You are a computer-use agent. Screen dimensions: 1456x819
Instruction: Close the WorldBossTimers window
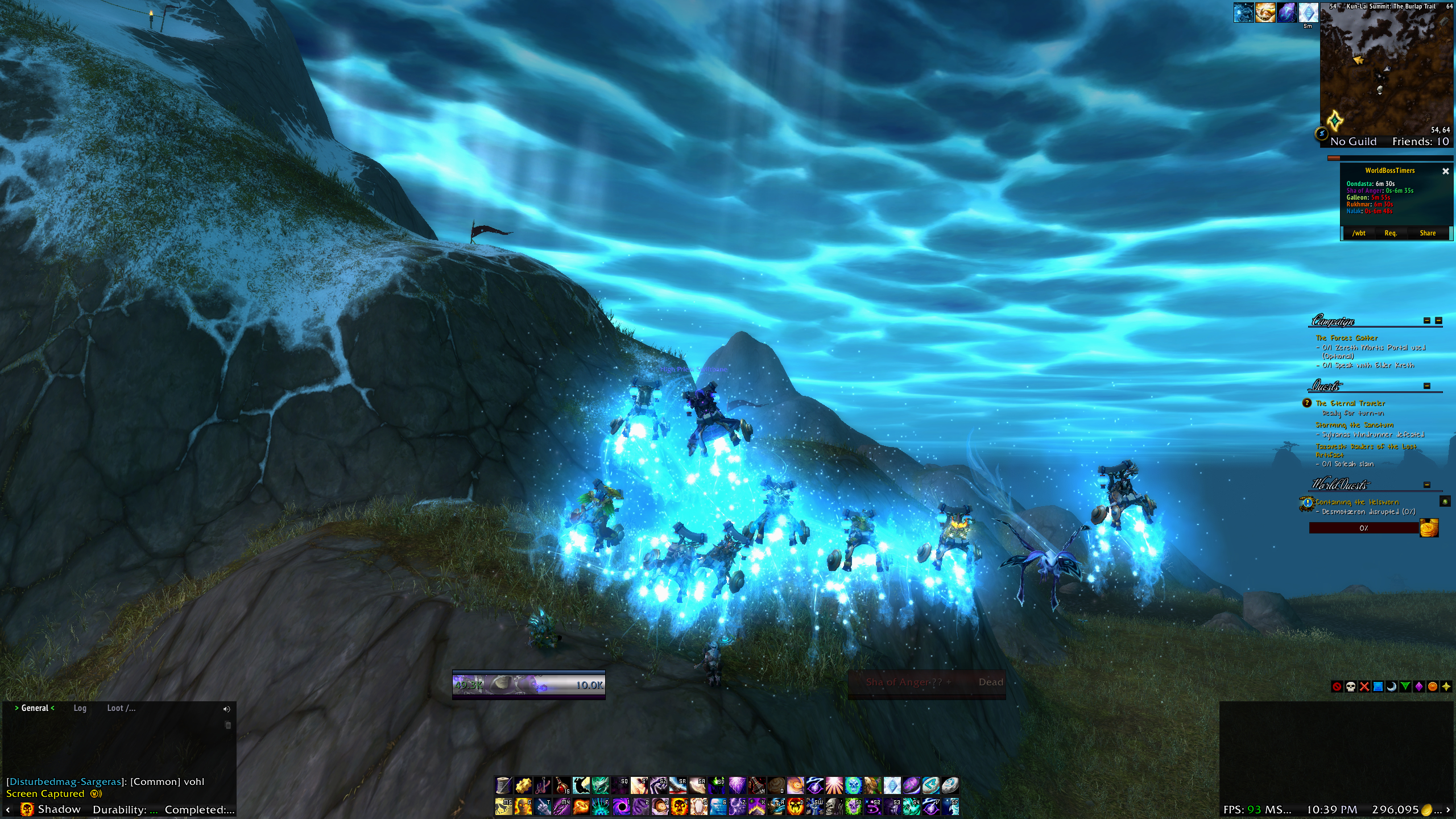1445,171
